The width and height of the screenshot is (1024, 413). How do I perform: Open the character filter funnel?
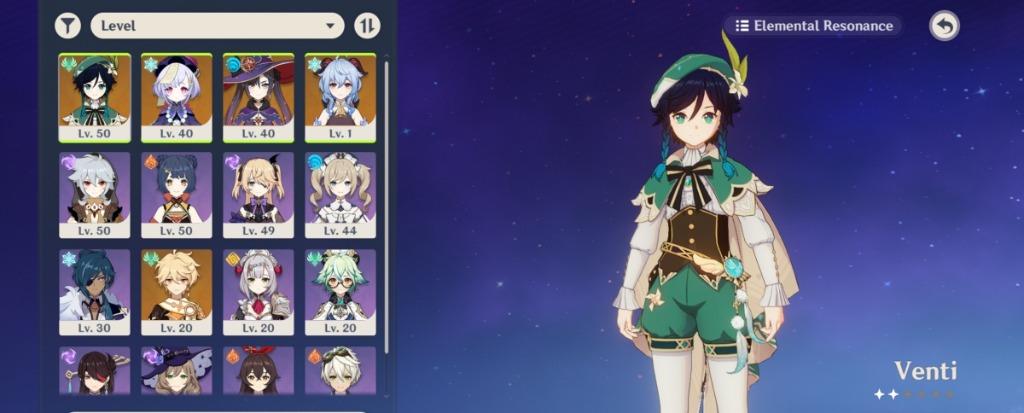(x=67, y=25)
